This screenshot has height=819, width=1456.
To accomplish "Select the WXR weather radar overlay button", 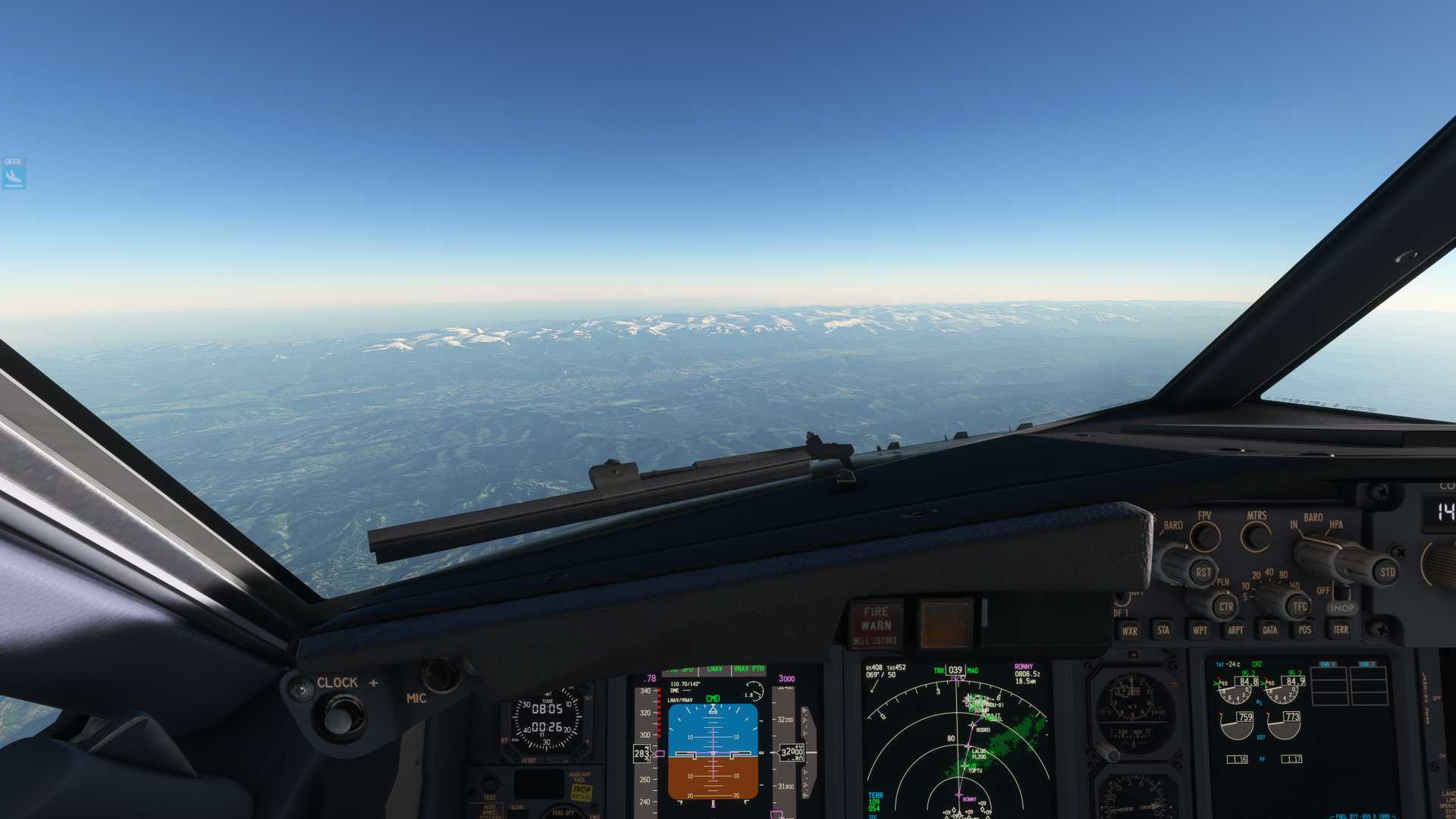I will tap(1130, 630).
